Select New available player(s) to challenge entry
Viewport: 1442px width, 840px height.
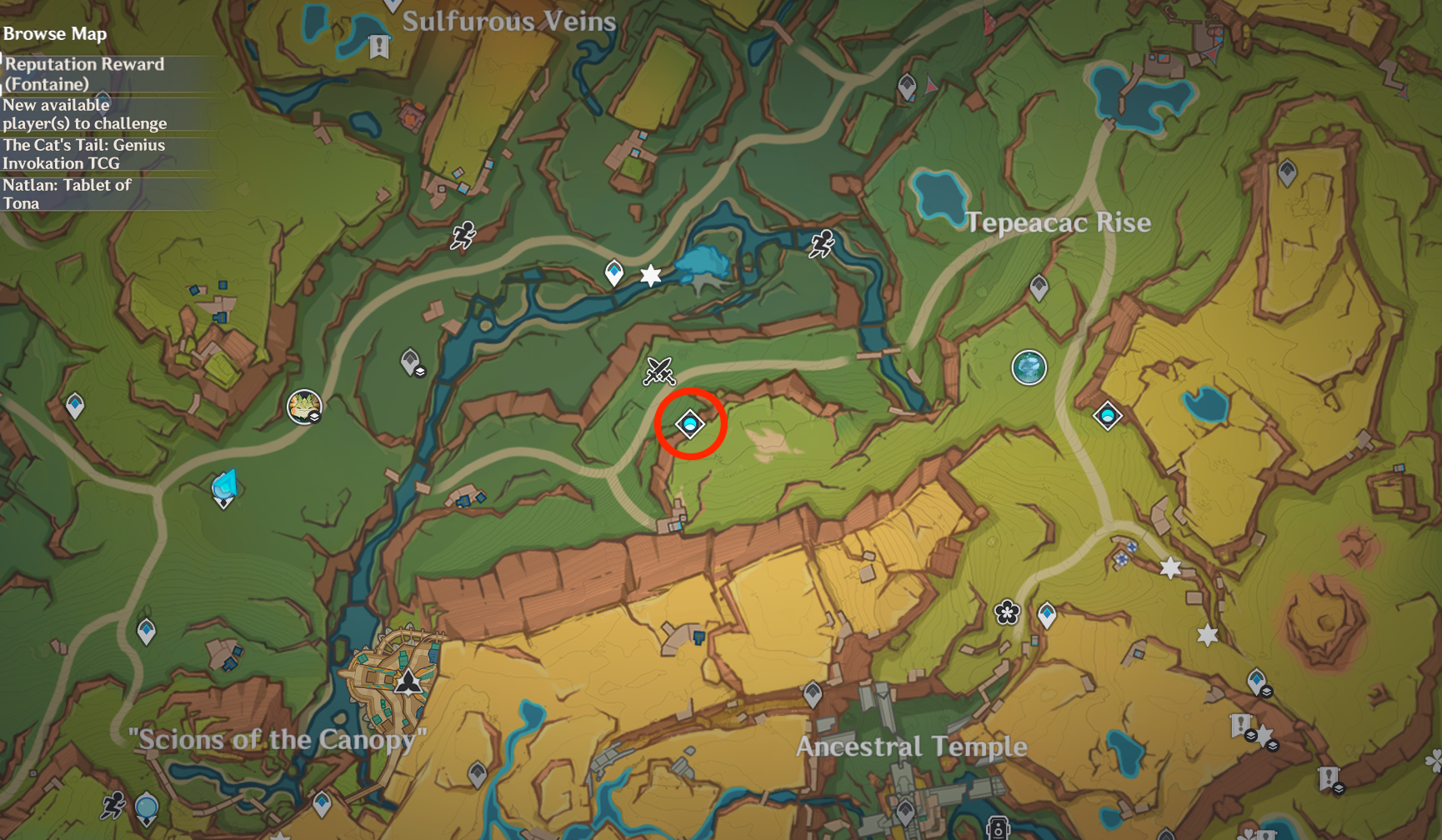(84, 114)
